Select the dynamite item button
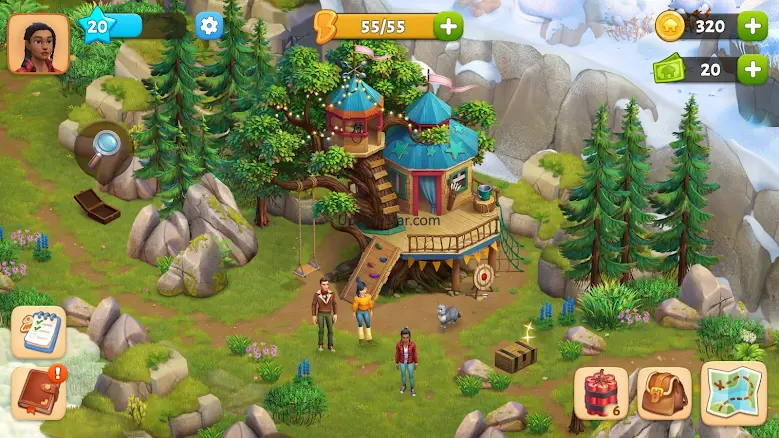Screen dimensions: 779x438 (601, 393)
